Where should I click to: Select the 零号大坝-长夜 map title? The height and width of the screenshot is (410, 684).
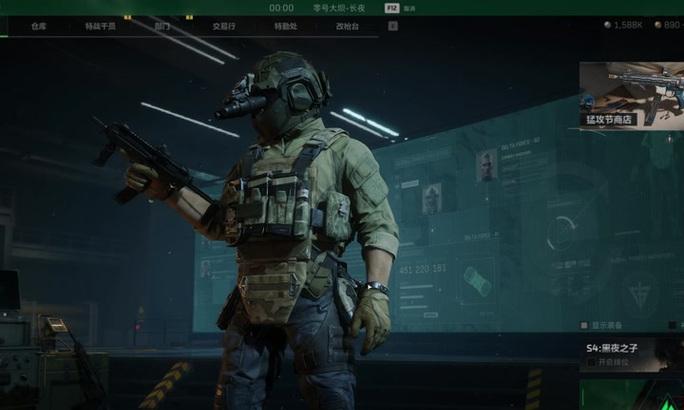340,7
